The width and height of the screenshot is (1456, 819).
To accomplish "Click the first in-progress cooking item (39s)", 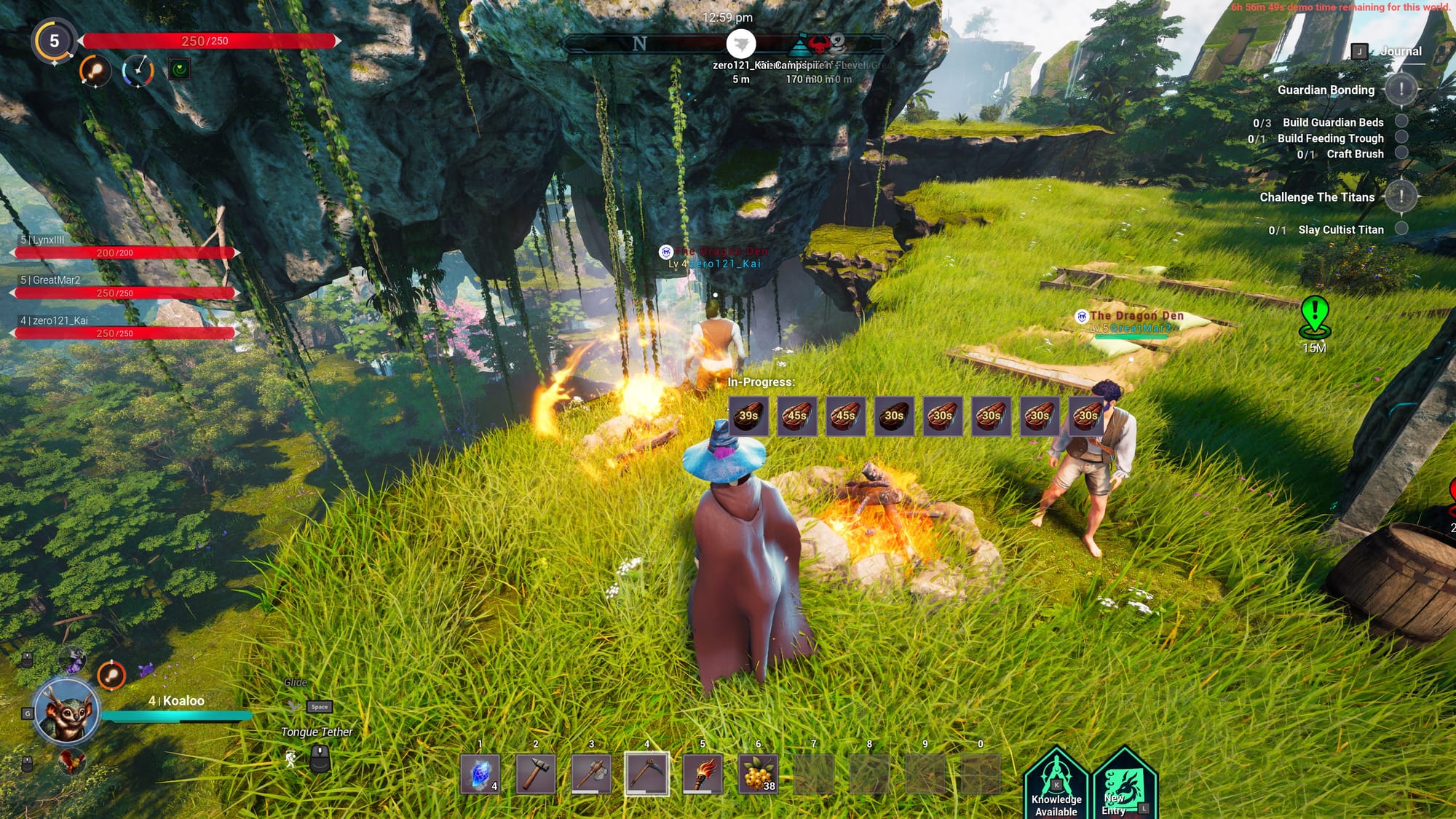I will 748,416.
